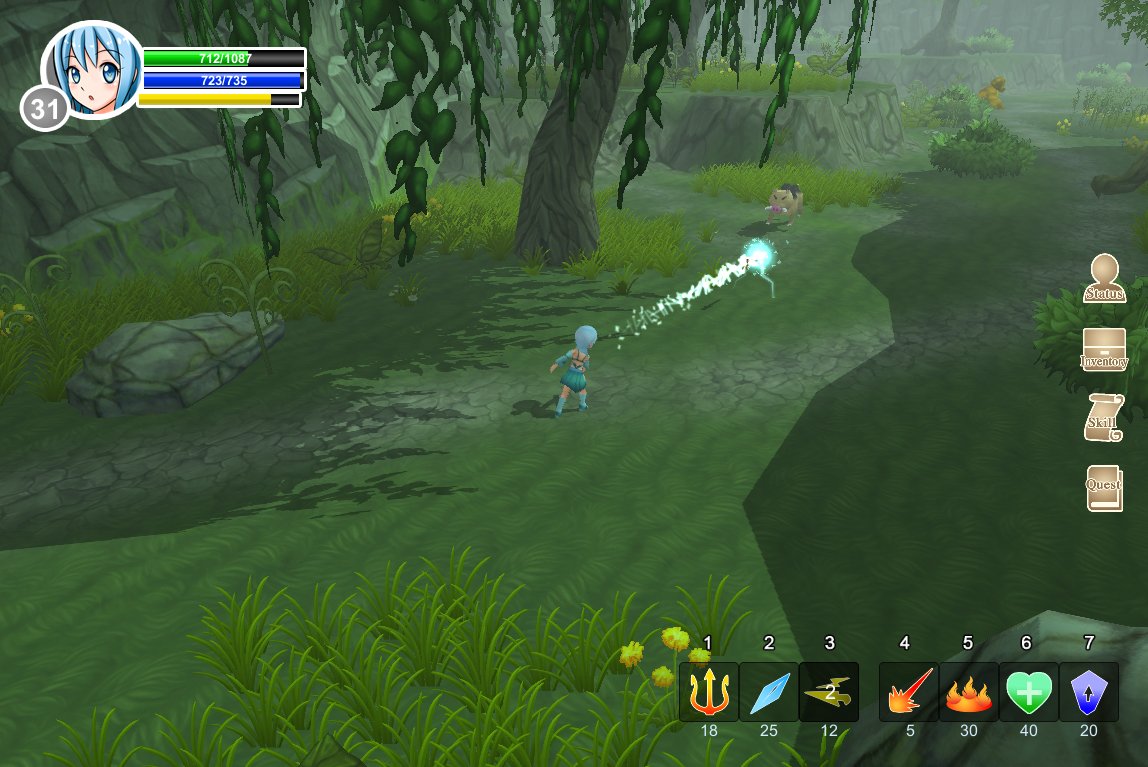Screen dimensions: 1148x767
Task: Select the lightning bolt skill on cooldown
Action: [829, 692]
